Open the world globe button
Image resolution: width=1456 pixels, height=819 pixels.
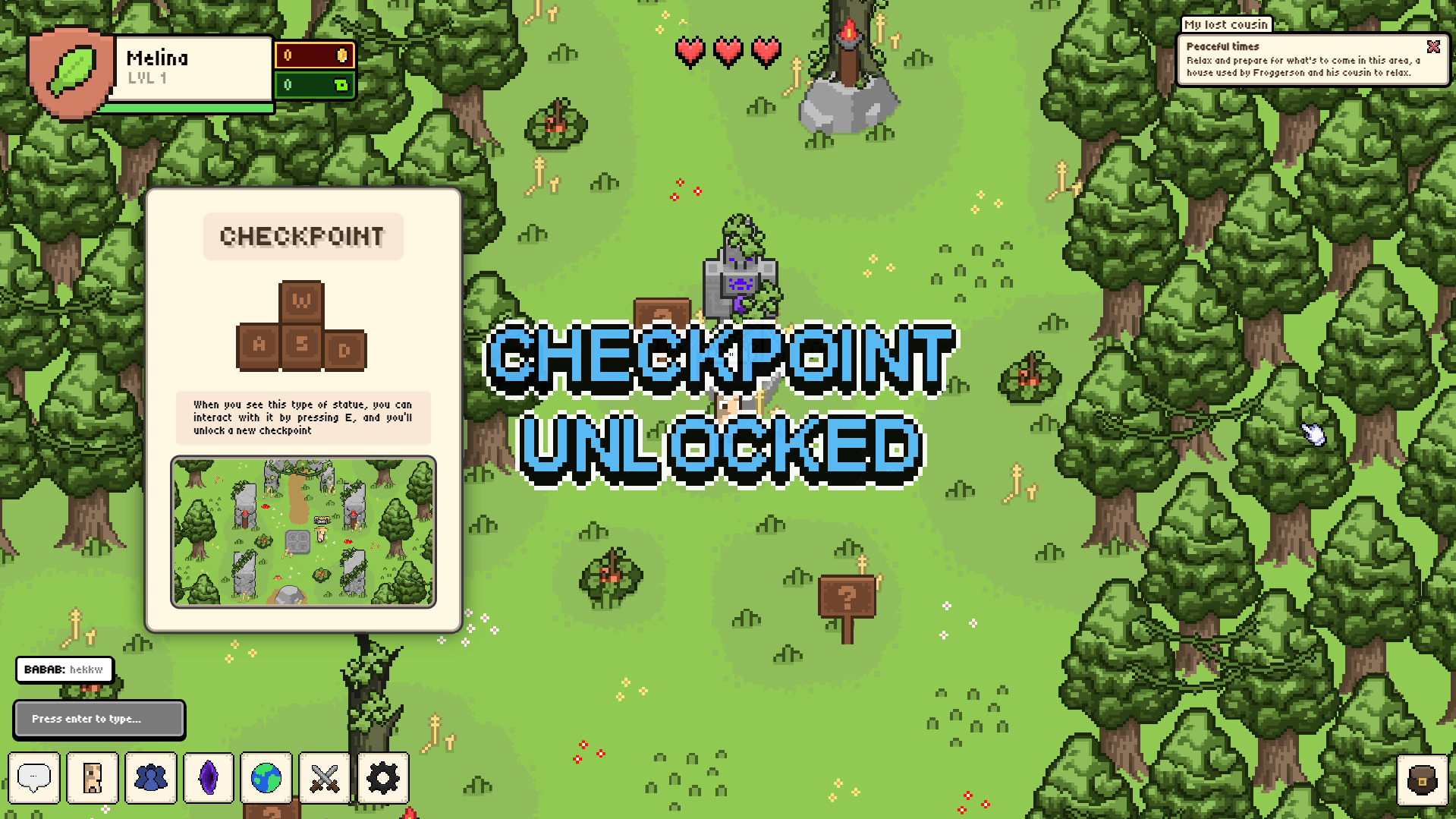click(266, 778)
